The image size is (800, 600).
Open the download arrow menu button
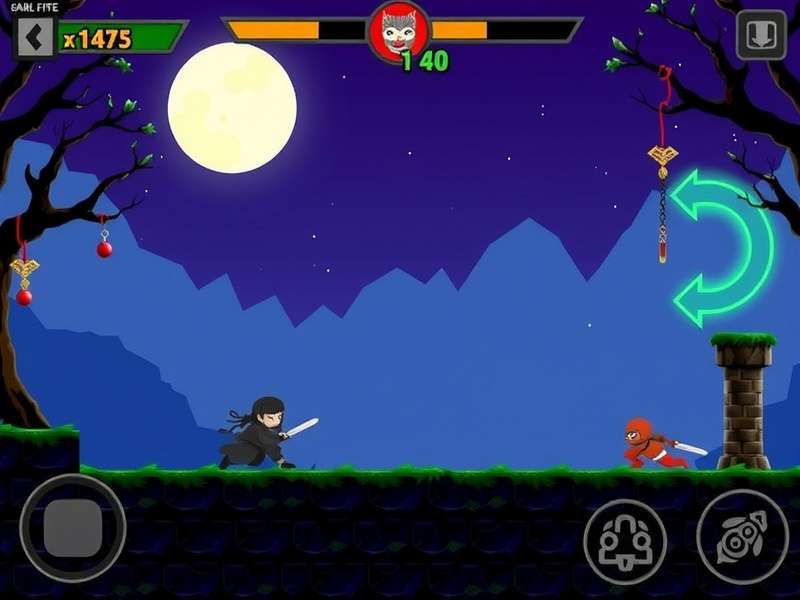coord(761,36)
